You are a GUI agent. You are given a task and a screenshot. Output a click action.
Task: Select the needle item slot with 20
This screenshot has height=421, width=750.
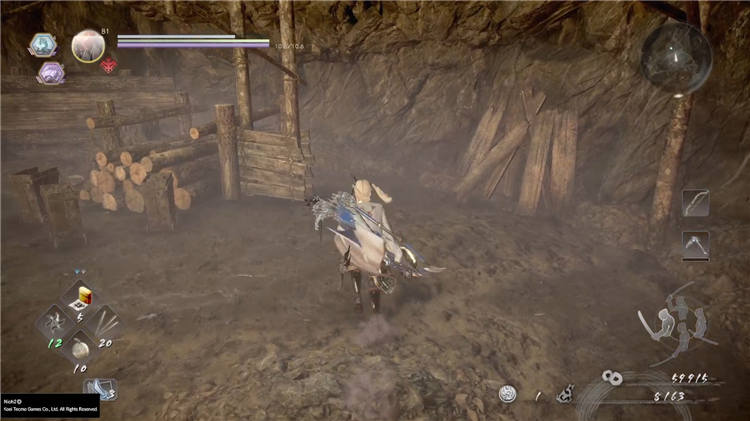pyautogui.click(x=105, y=322)
